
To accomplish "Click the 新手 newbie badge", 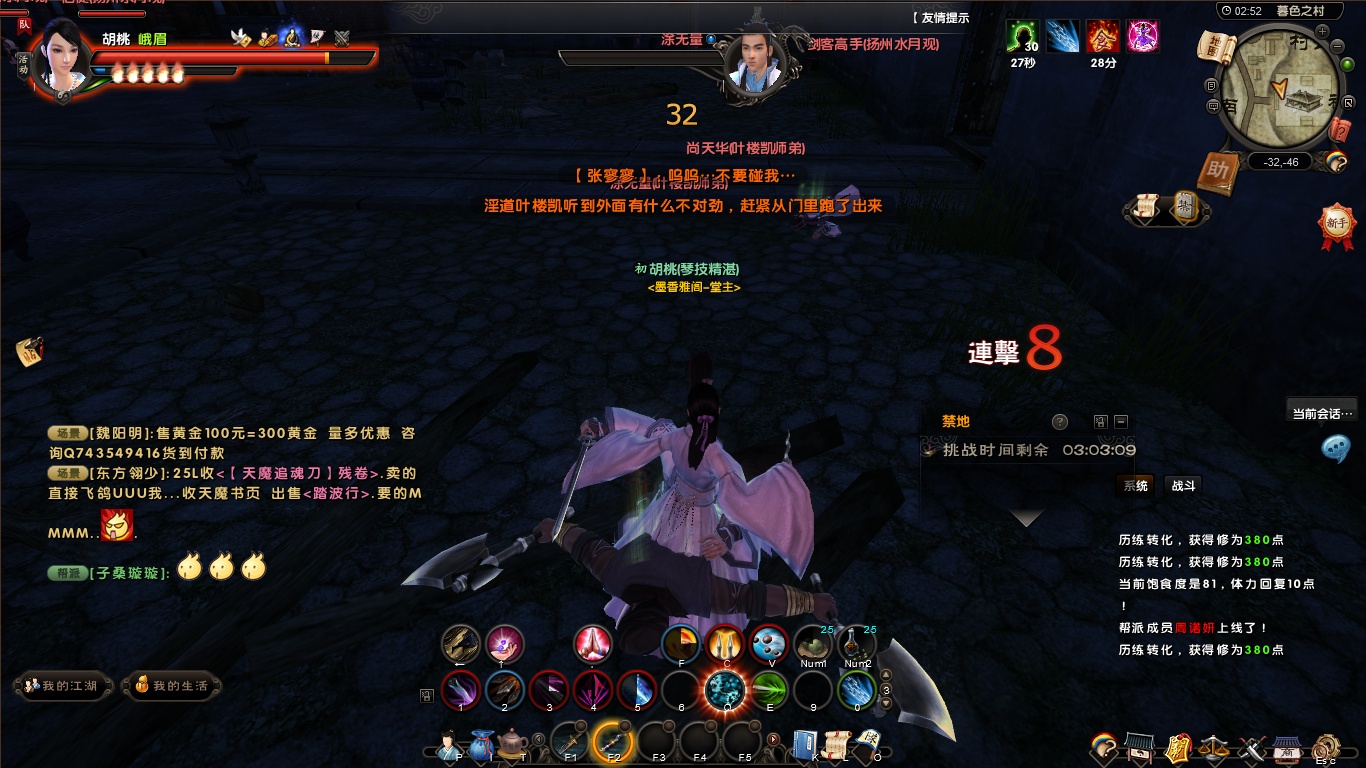I will click(x=1336, y=224).
